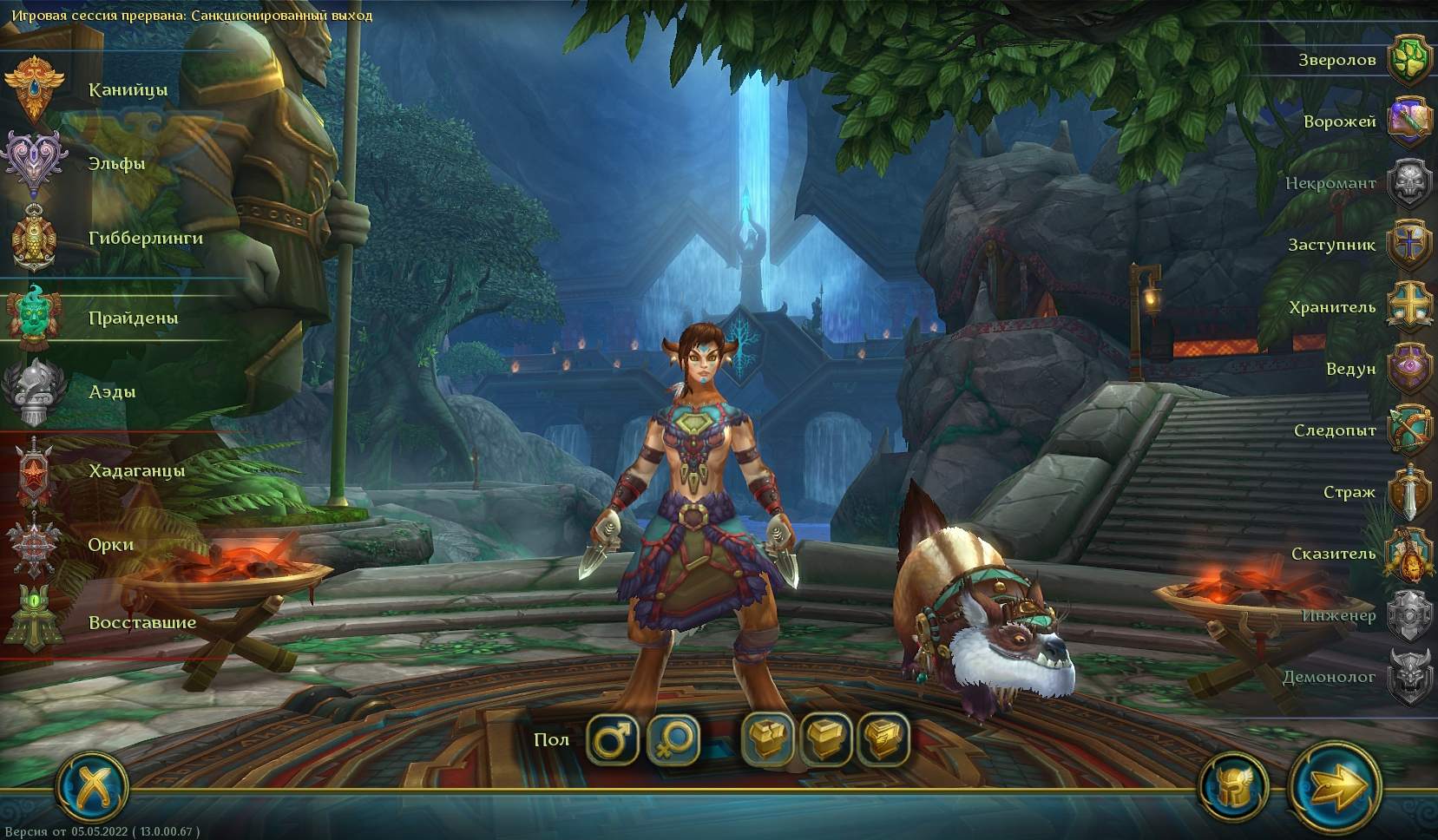Choose the Аэды race
The height and width of the screenshot is (840, 1438).
(35, 391)
